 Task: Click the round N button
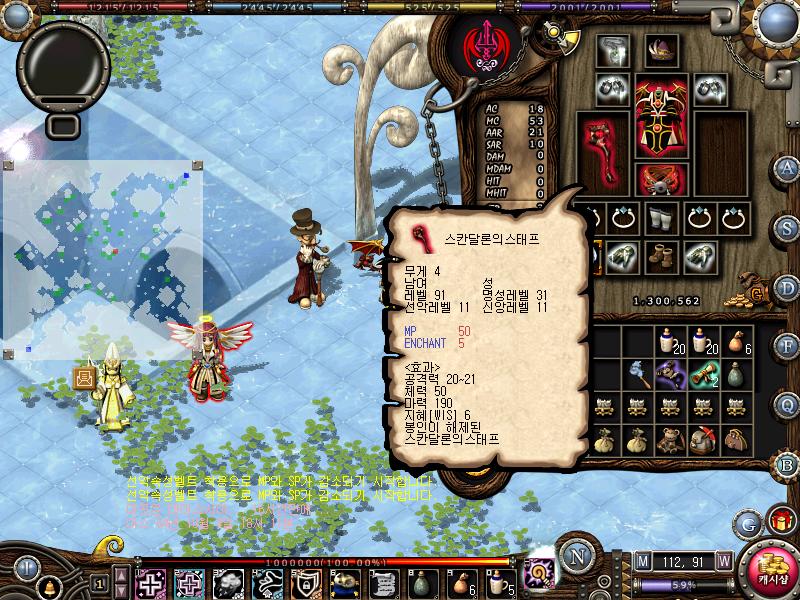574,555
